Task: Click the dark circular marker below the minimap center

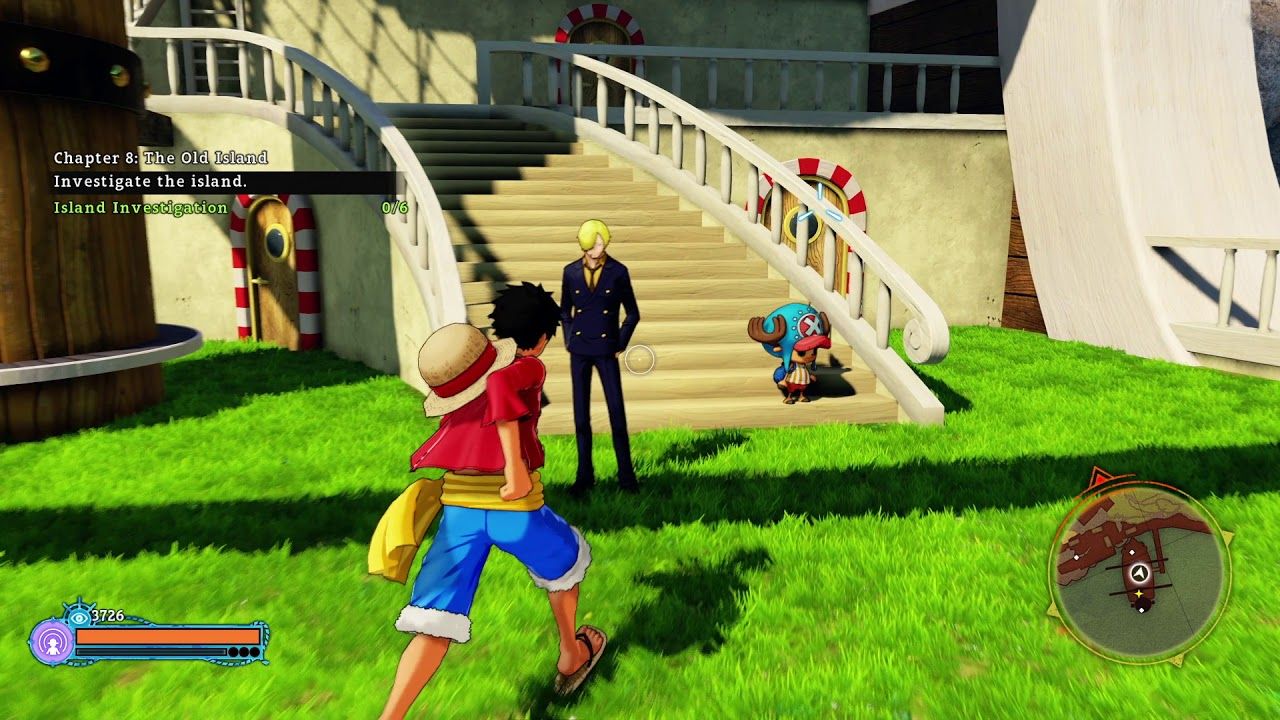Action: point(1142,606)
